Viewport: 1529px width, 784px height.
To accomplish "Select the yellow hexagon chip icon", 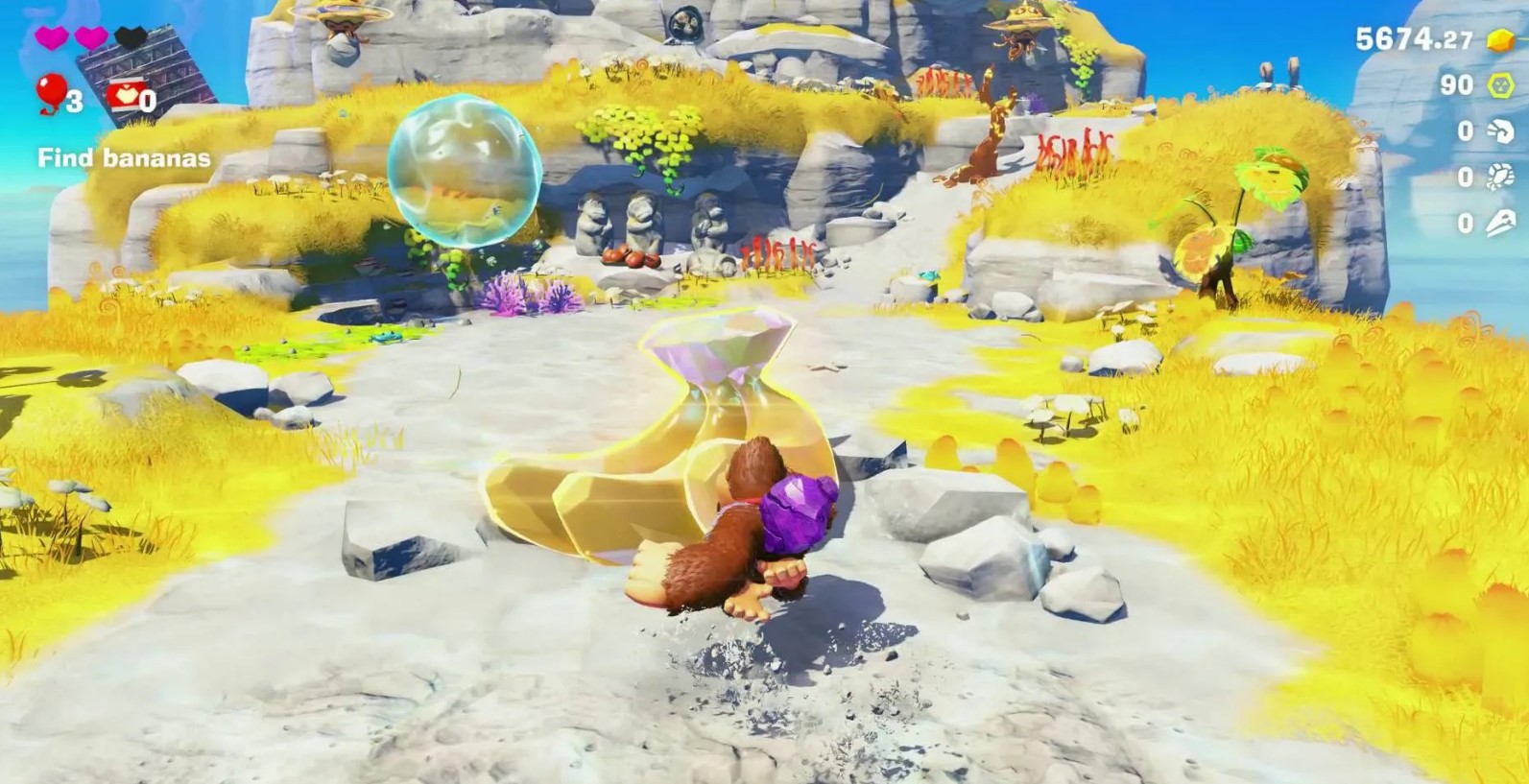I will 1500,85.
